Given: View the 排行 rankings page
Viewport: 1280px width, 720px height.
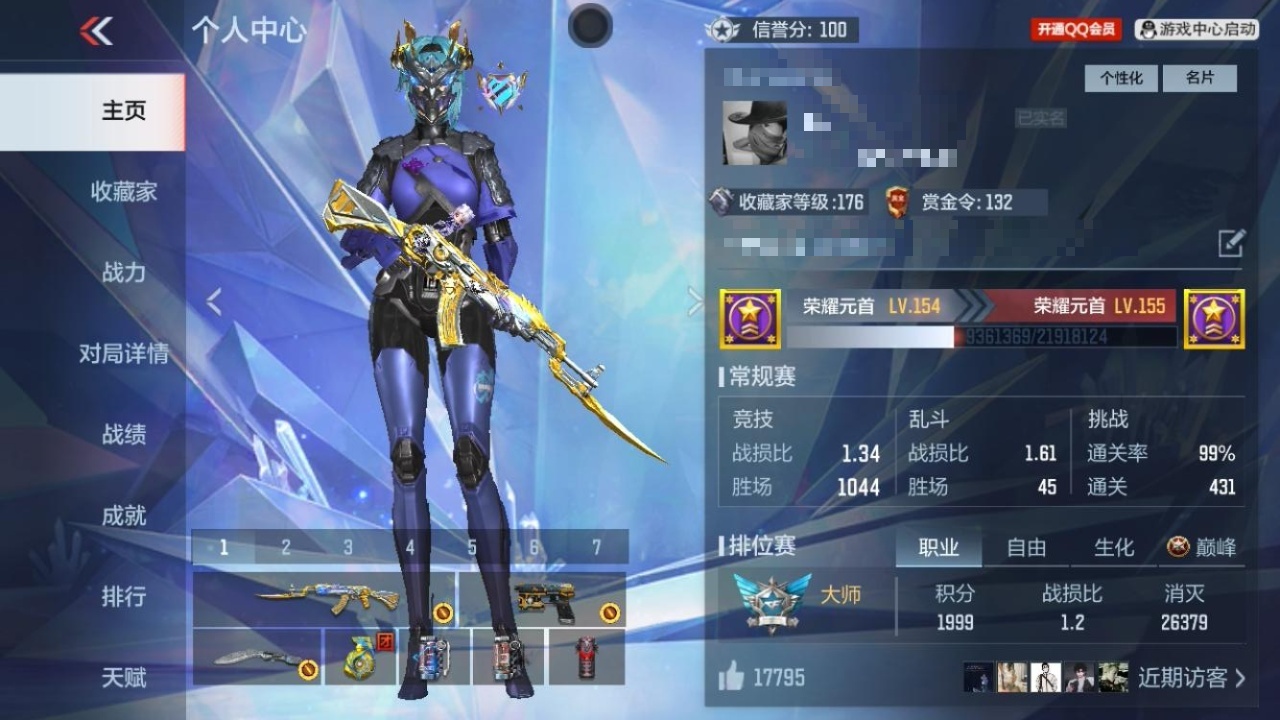Looking at the screenshot, I should tap(124, 597).
